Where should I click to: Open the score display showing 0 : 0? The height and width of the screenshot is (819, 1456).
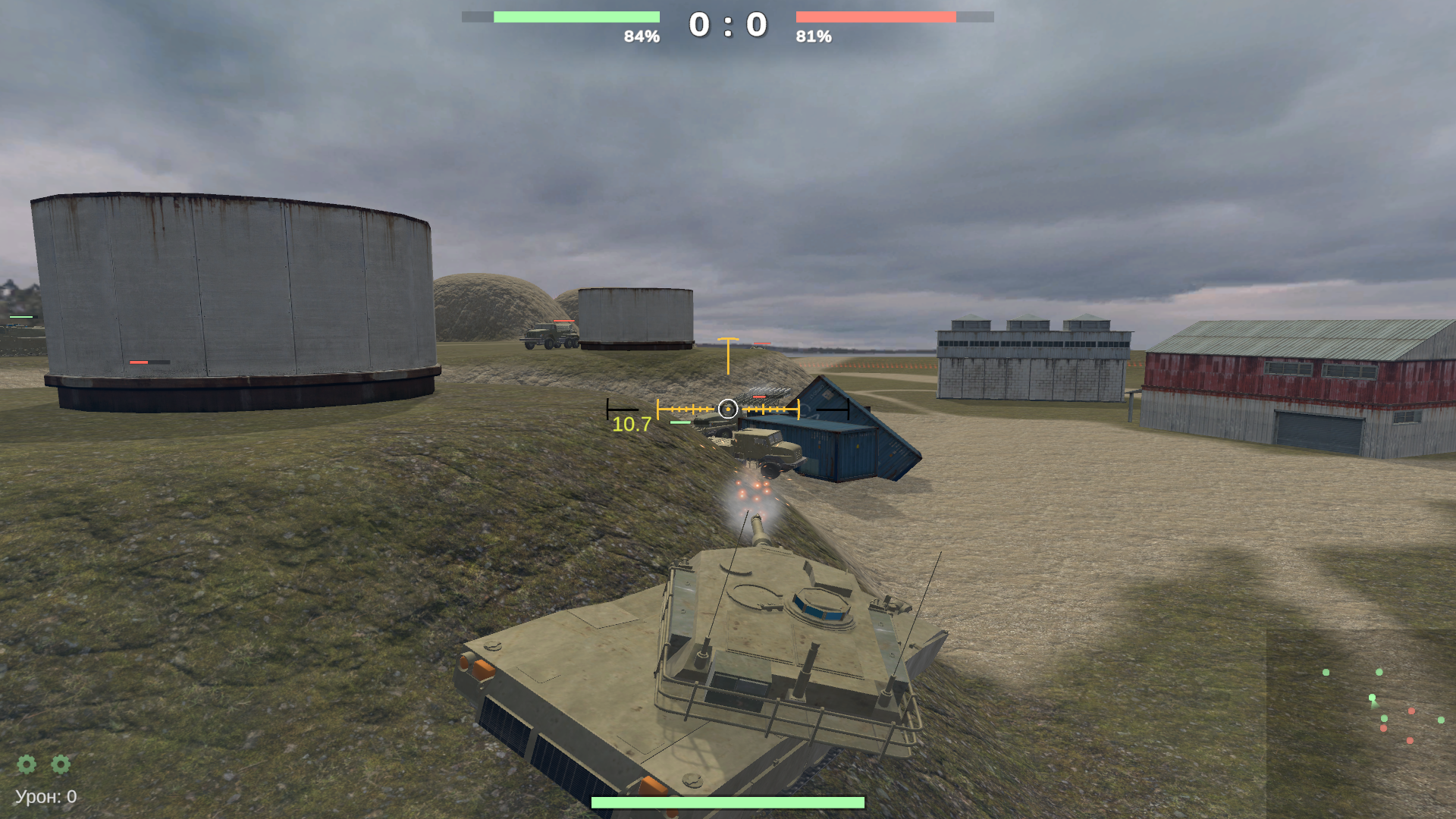coord(726,24)
